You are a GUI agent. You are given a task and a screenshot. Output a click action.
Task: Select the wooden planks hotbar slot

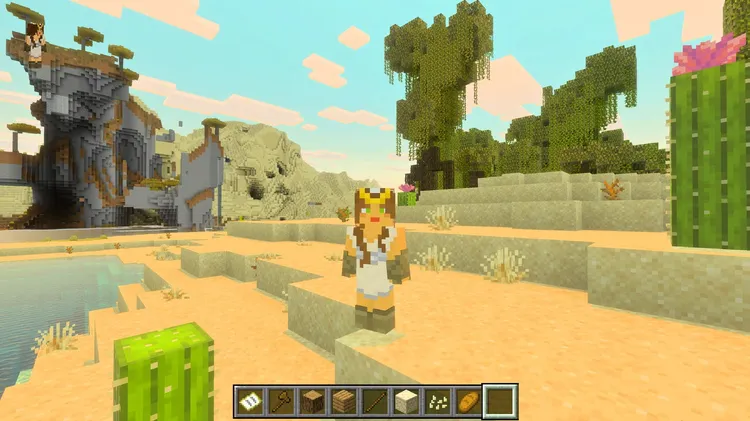[x=343, y=401]
